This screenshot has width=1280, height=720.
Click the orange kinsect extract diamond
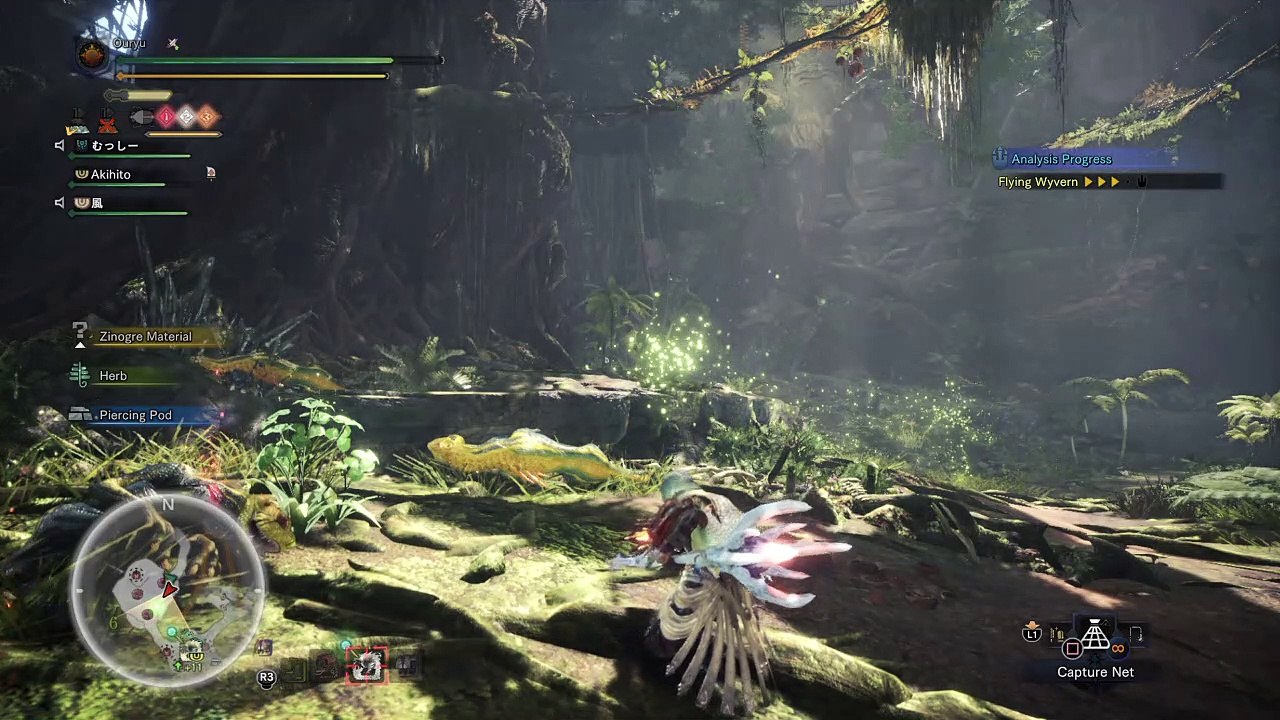coord(206,117)
